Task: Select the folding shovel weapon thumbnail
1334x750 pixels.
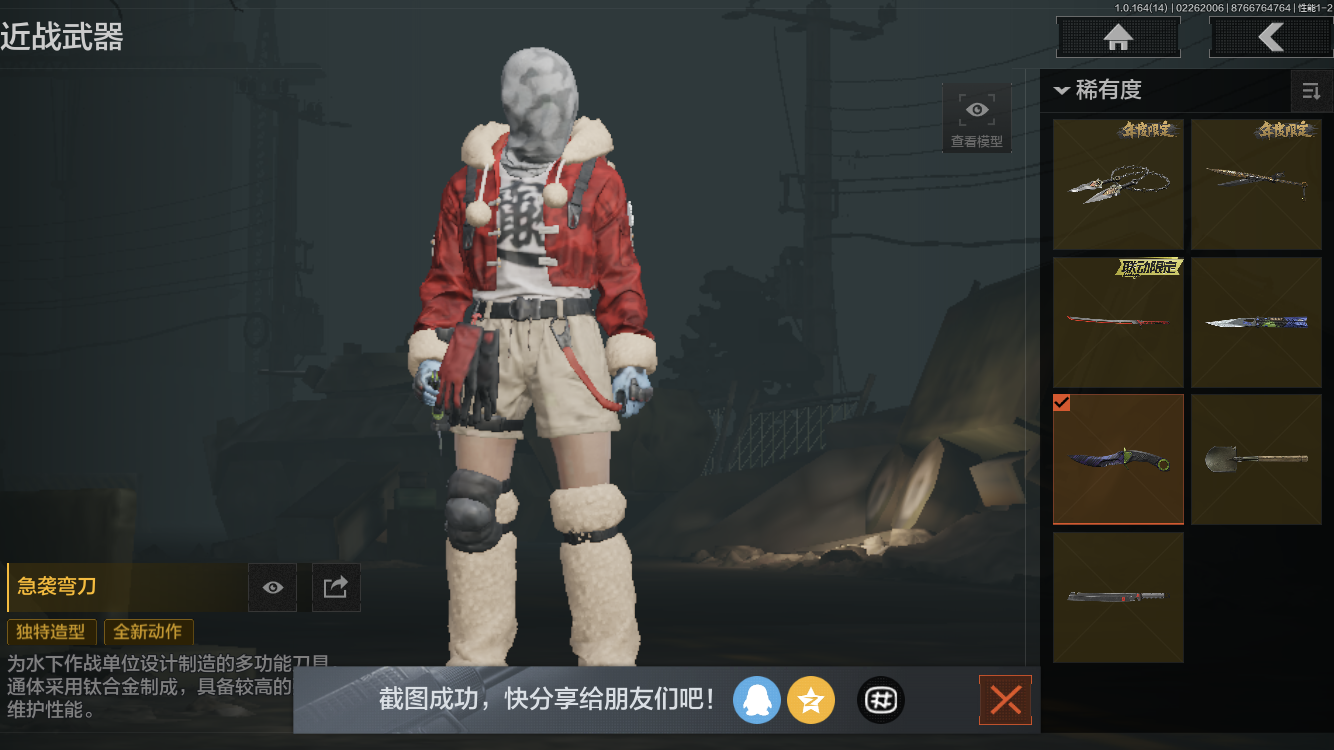Action: click(1256, 459)
